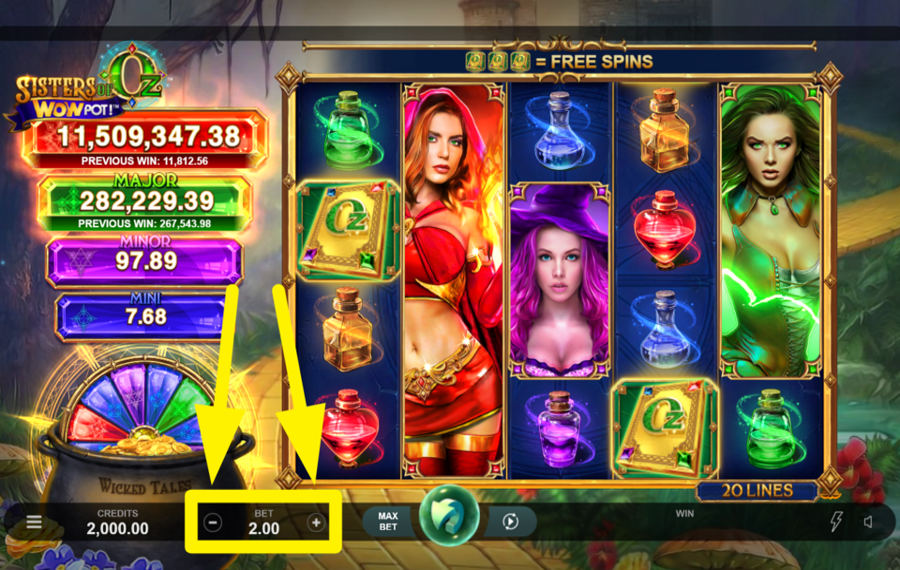Start autoplay with the circular arrow button
Image resolution: width=900 pixels, height=570 pixels.
point(510,521)
